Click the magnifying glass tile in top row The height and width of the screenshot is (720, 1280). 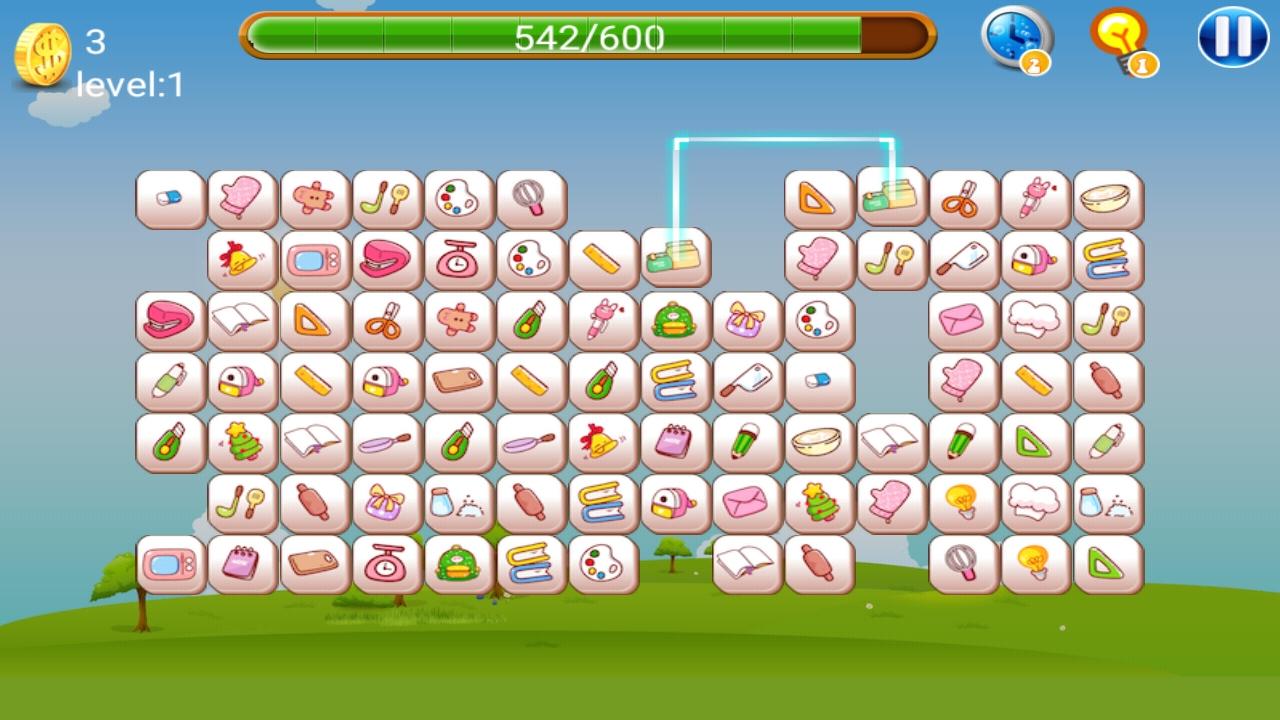[x=531, y=197]
